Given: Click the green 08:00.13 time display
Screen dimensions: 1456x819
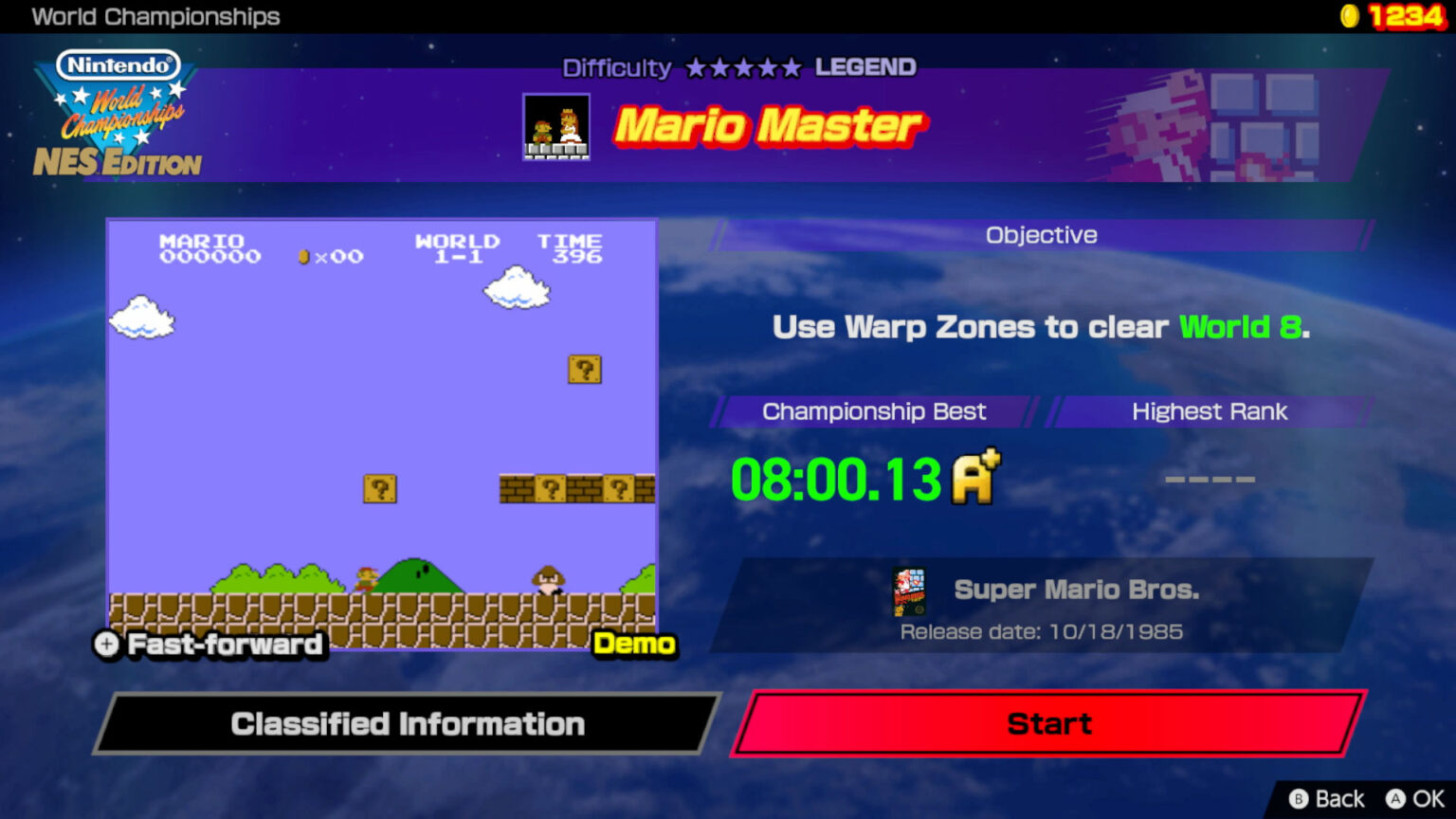Looking at the screenshot, I should [834, 481].
